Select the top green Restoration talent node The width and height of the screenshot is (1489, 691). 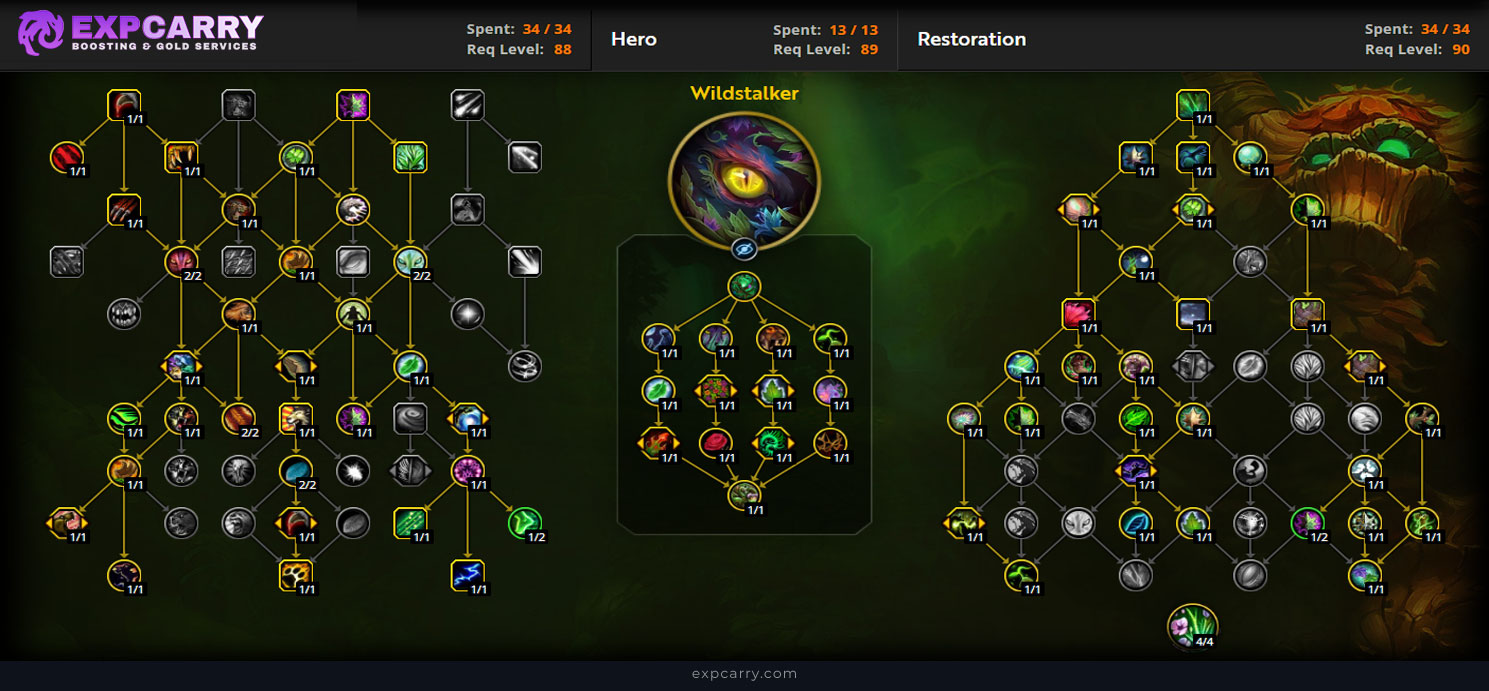pyautogui.click(x=1192, y=105)
